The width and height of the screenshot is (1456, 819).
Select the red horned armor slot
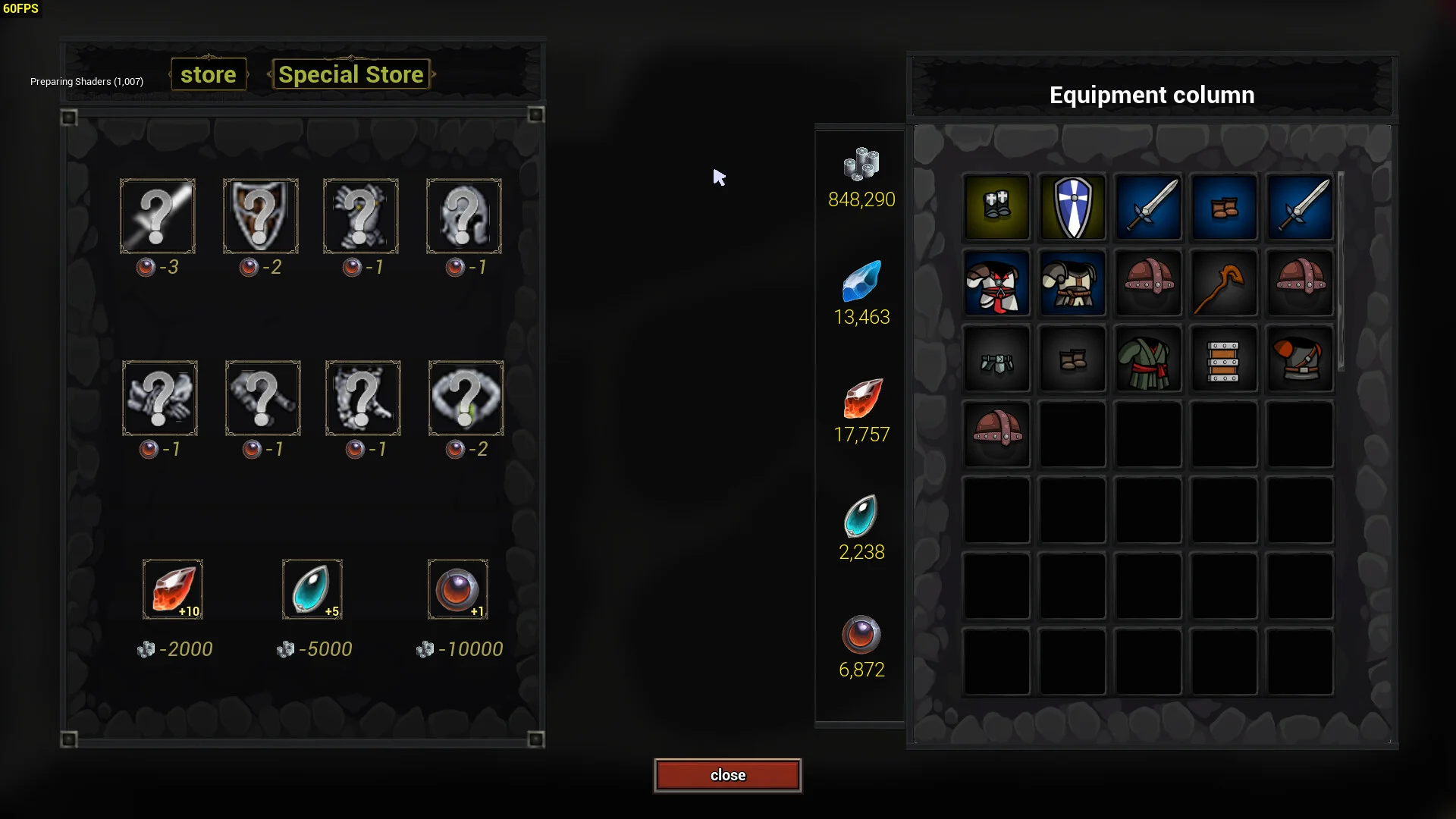(x=996, y=283)
